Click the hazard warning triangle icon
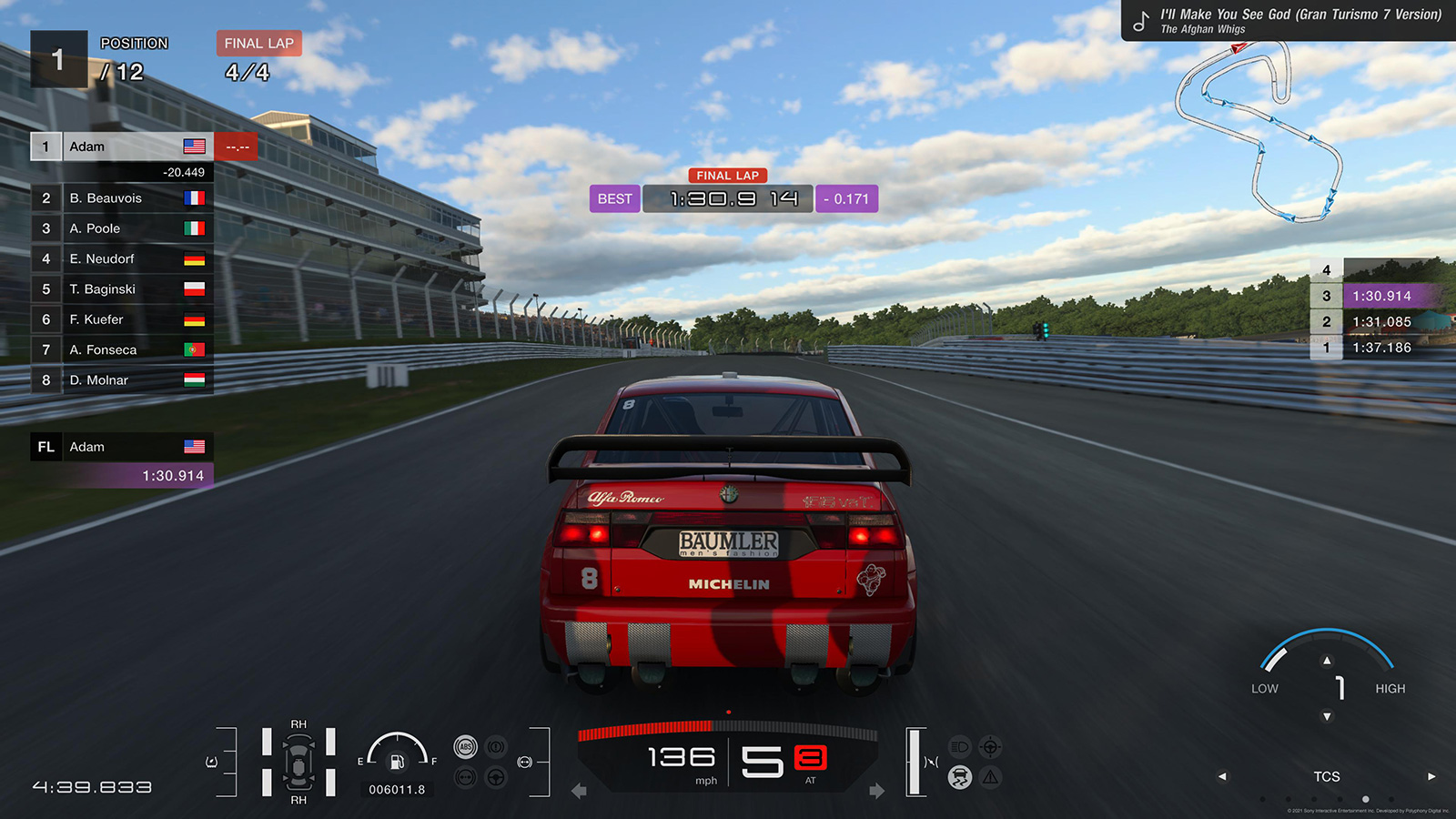 tap(990, 777)
